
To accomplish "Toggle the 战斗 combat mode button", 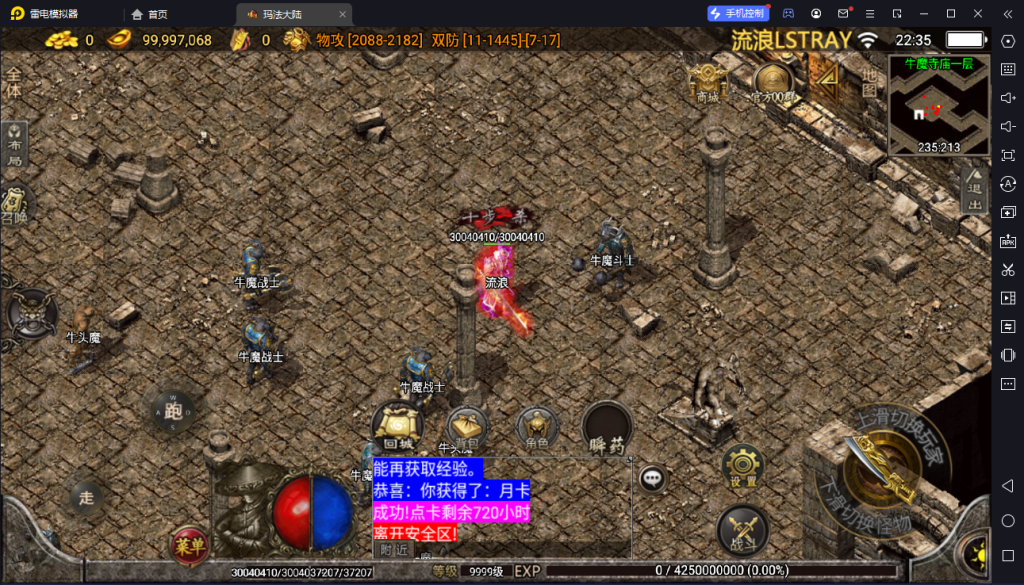I will pos(743,528).
